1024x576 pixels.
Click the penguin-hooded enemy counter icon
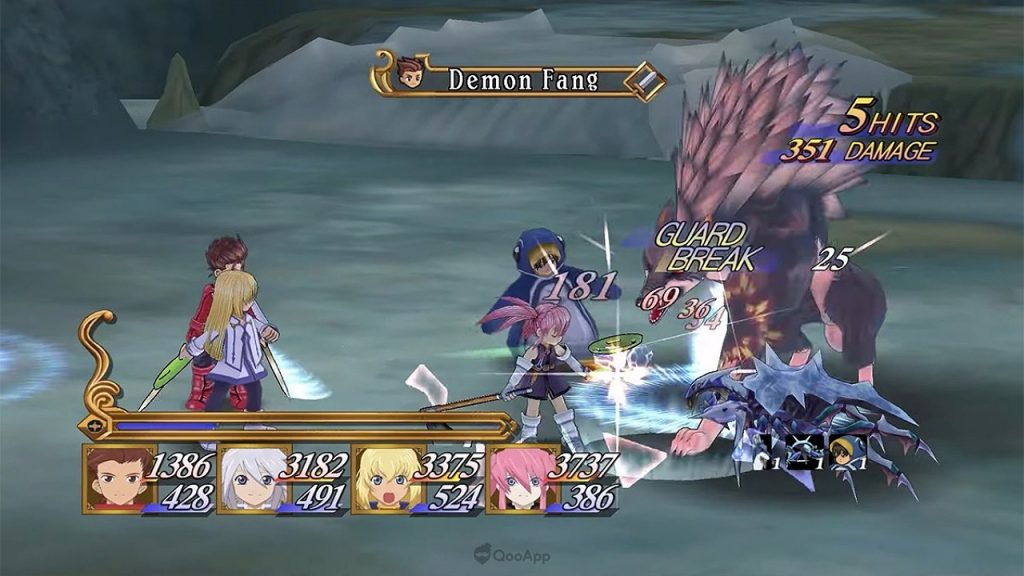pyautogui.click(x=847, y=451)
